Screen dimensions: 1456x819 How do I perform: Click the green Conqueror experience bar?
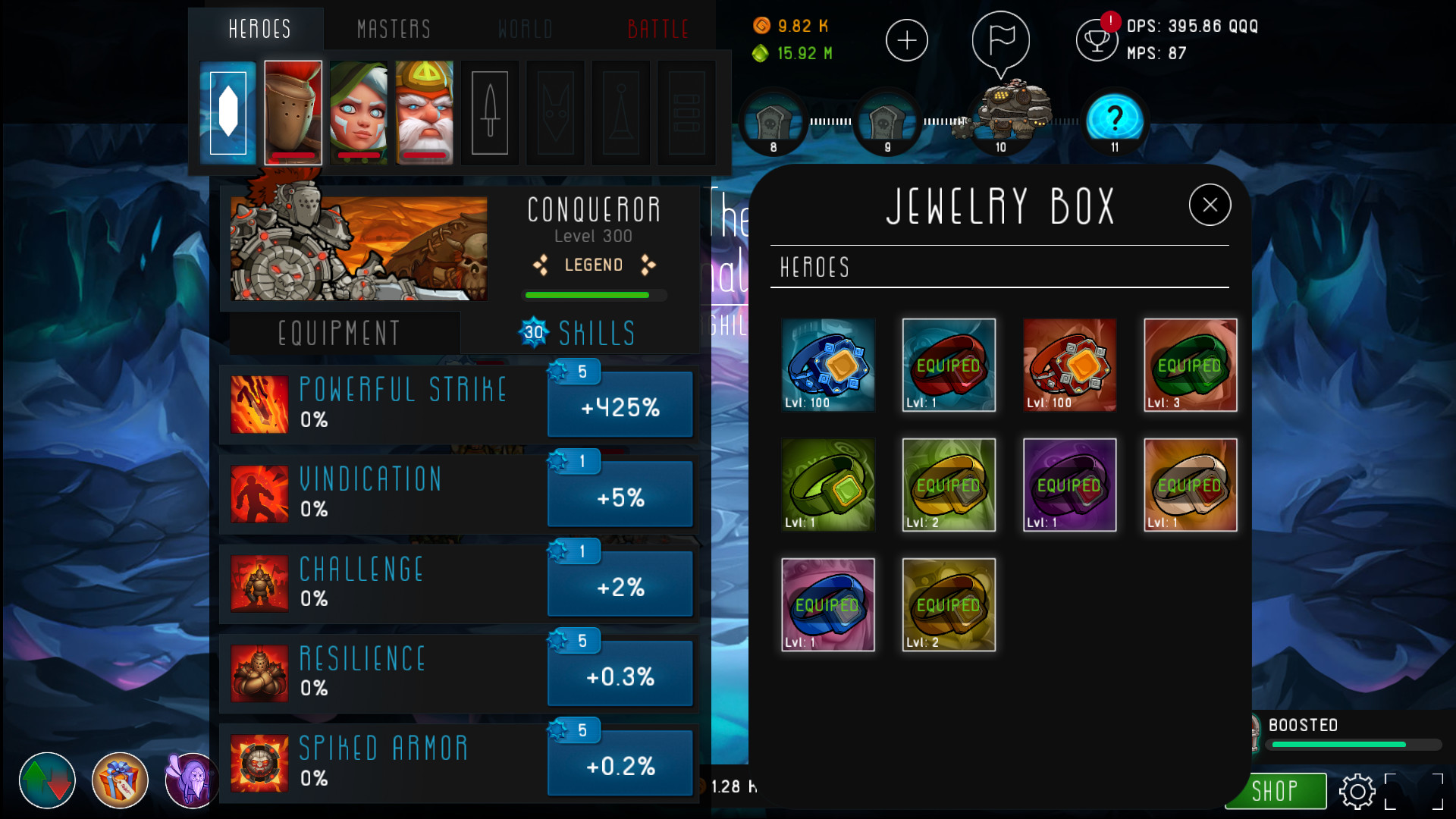[x=594, y=295]
